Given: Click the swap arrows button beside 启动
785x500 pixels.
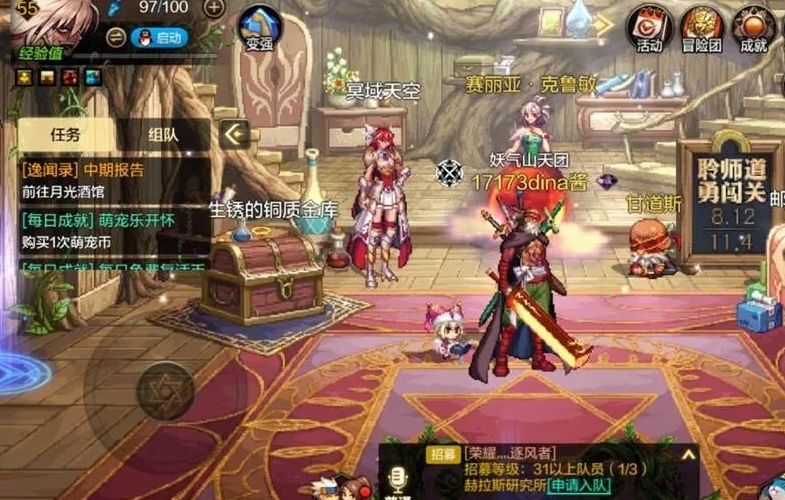Looking at the screenshot, I should click(x=116, y=38).
